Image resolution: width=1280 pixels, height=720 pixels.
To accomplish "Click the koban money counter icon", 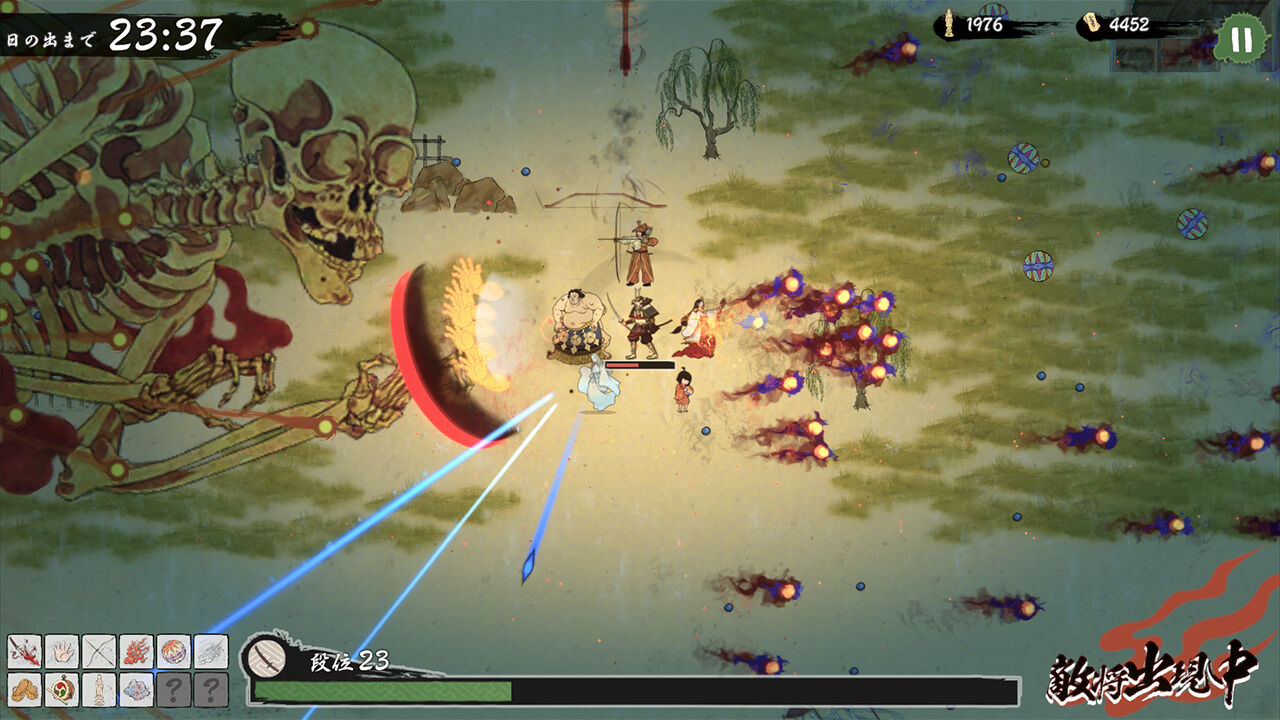I will tap(1093, 24).
